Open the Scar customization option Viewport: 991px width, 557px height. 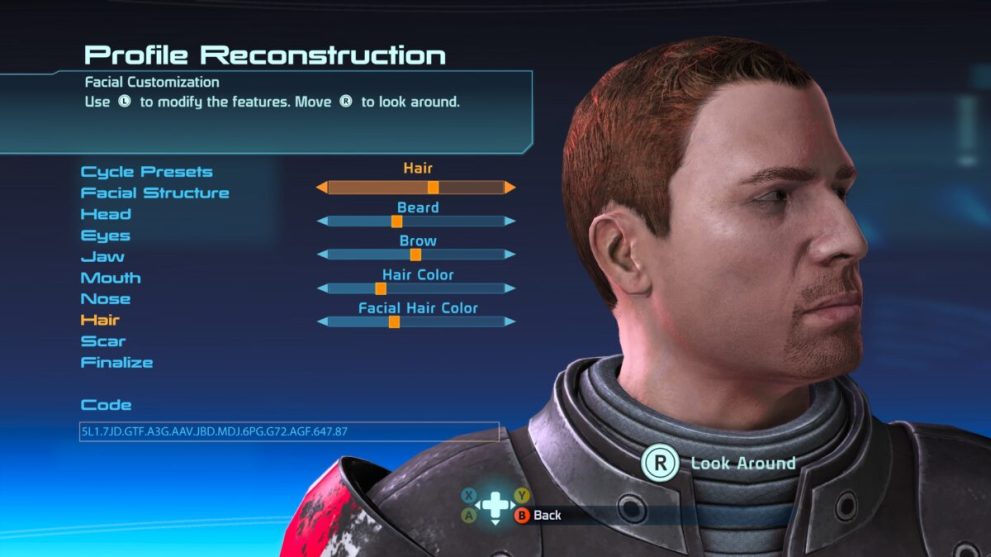tap(103, 341)
